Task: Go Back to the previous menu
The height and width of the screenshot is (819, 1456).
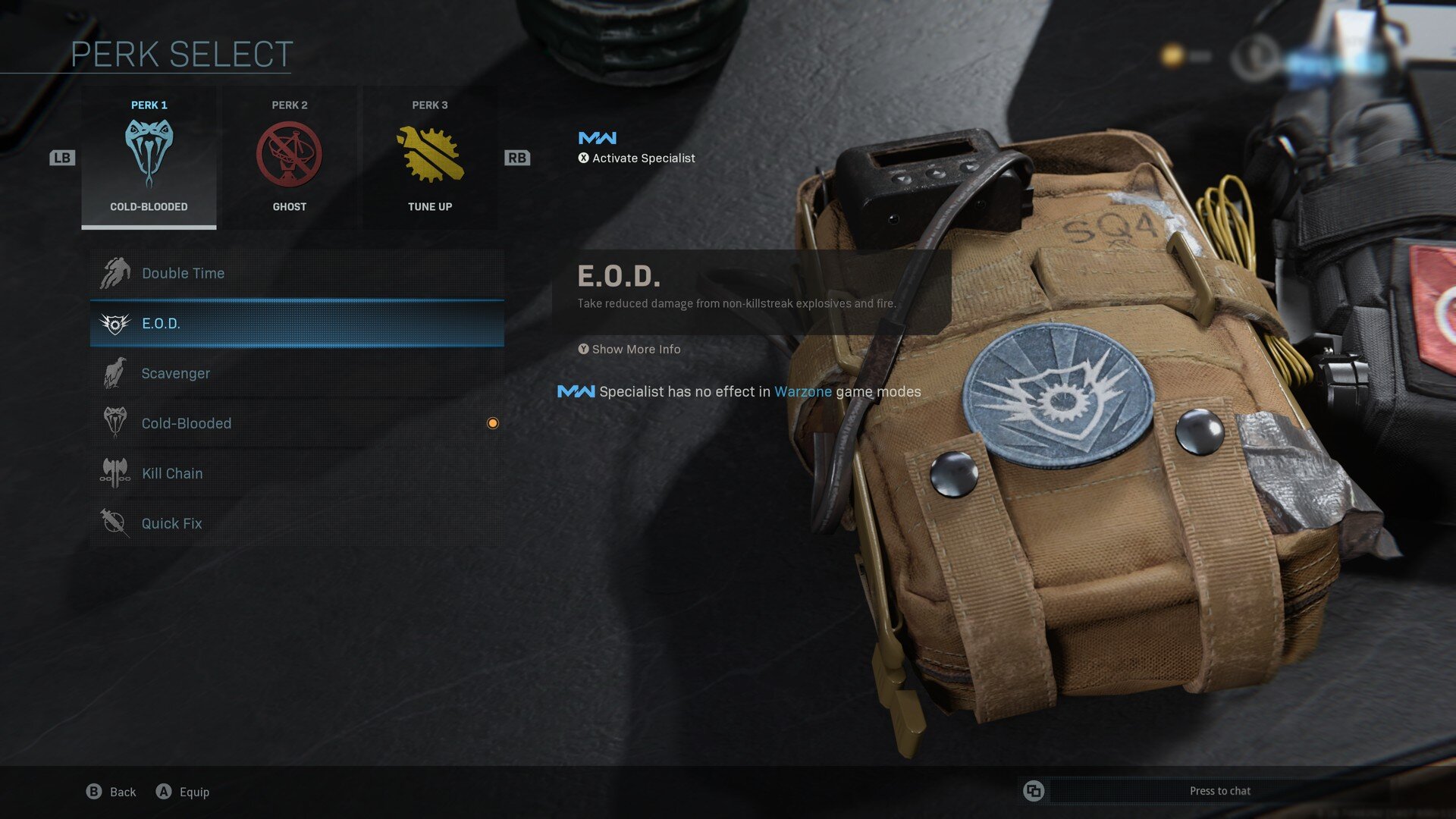Action: (111, 792)
